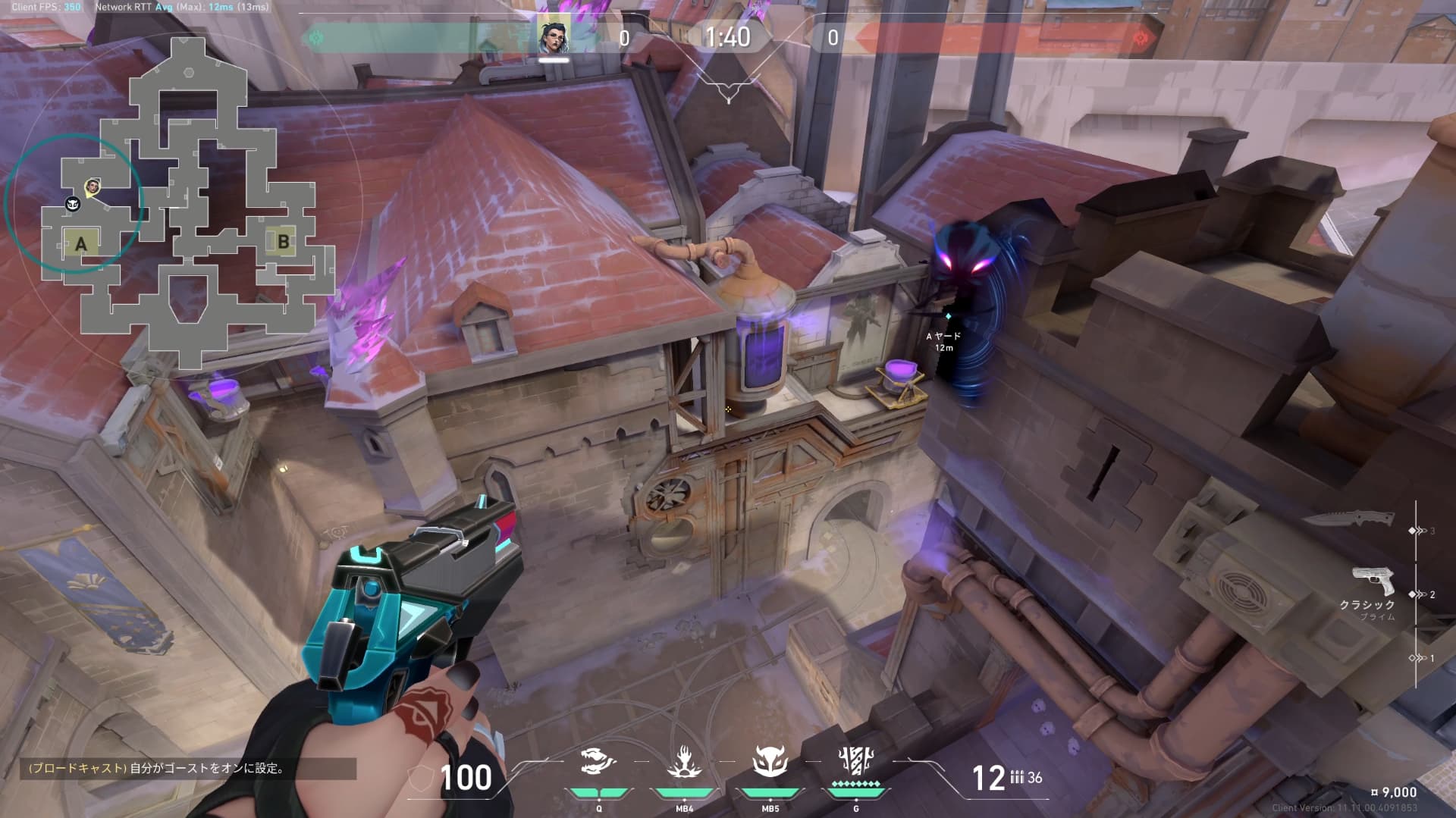Trigger the Haunt horned-mask ability
The width and height of the screenshot is (1456, 818).
click(x=770, y=762)
